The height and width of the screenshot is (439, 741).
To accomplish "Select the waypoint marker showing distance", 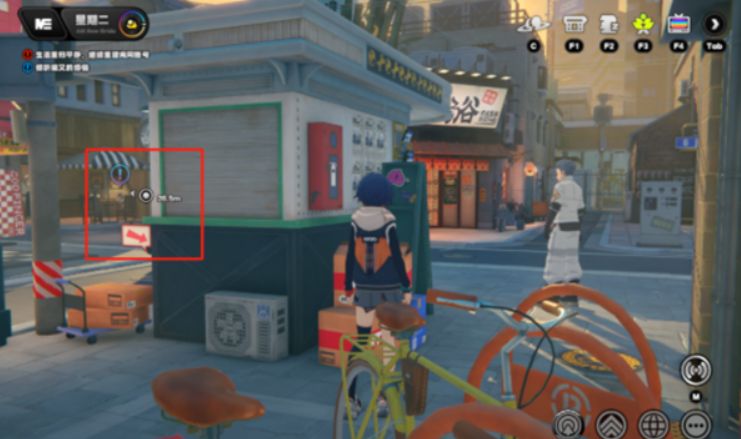I will 146,196.
